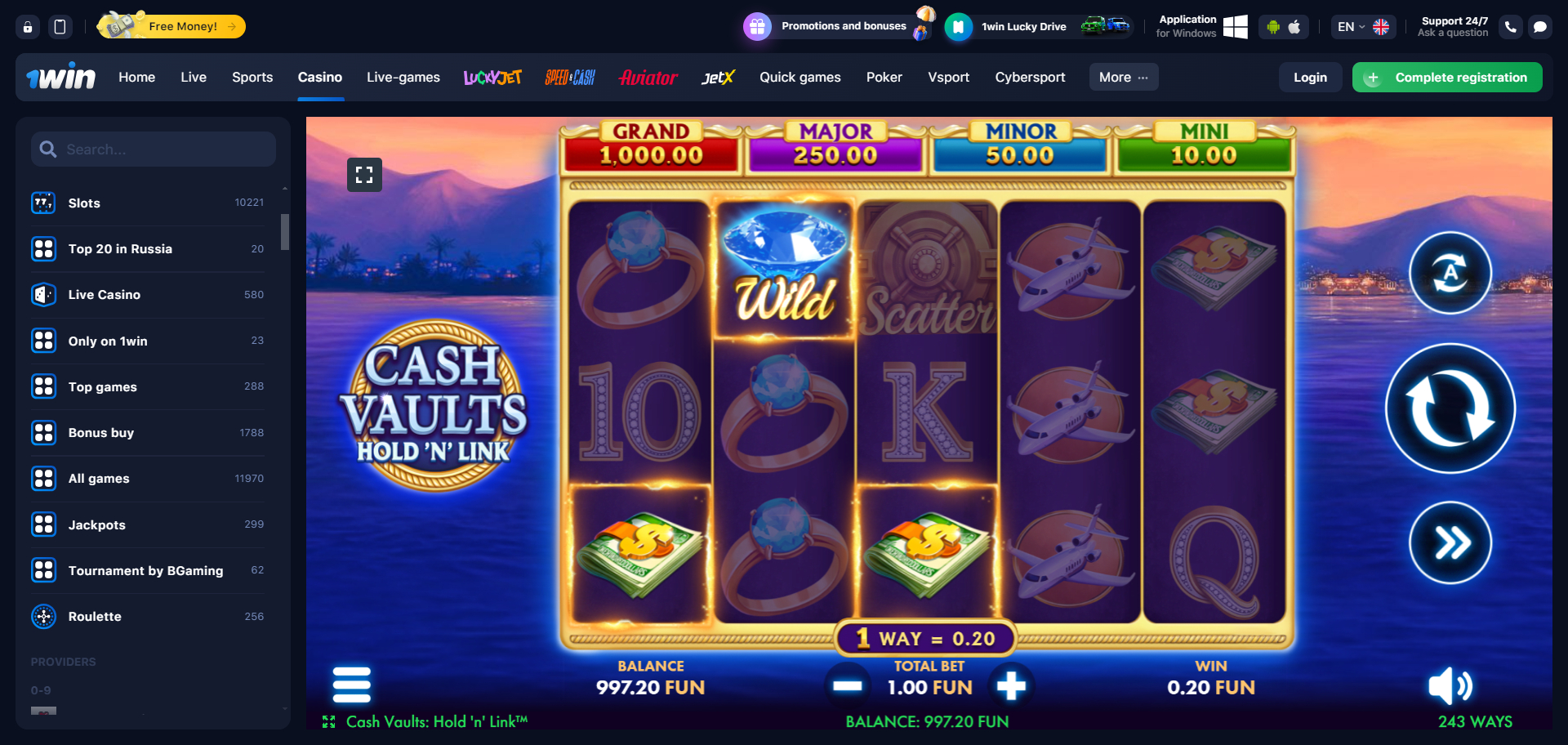Enable turbo spin mode
1568x745 pixels.
click(x=1450, y=542)
